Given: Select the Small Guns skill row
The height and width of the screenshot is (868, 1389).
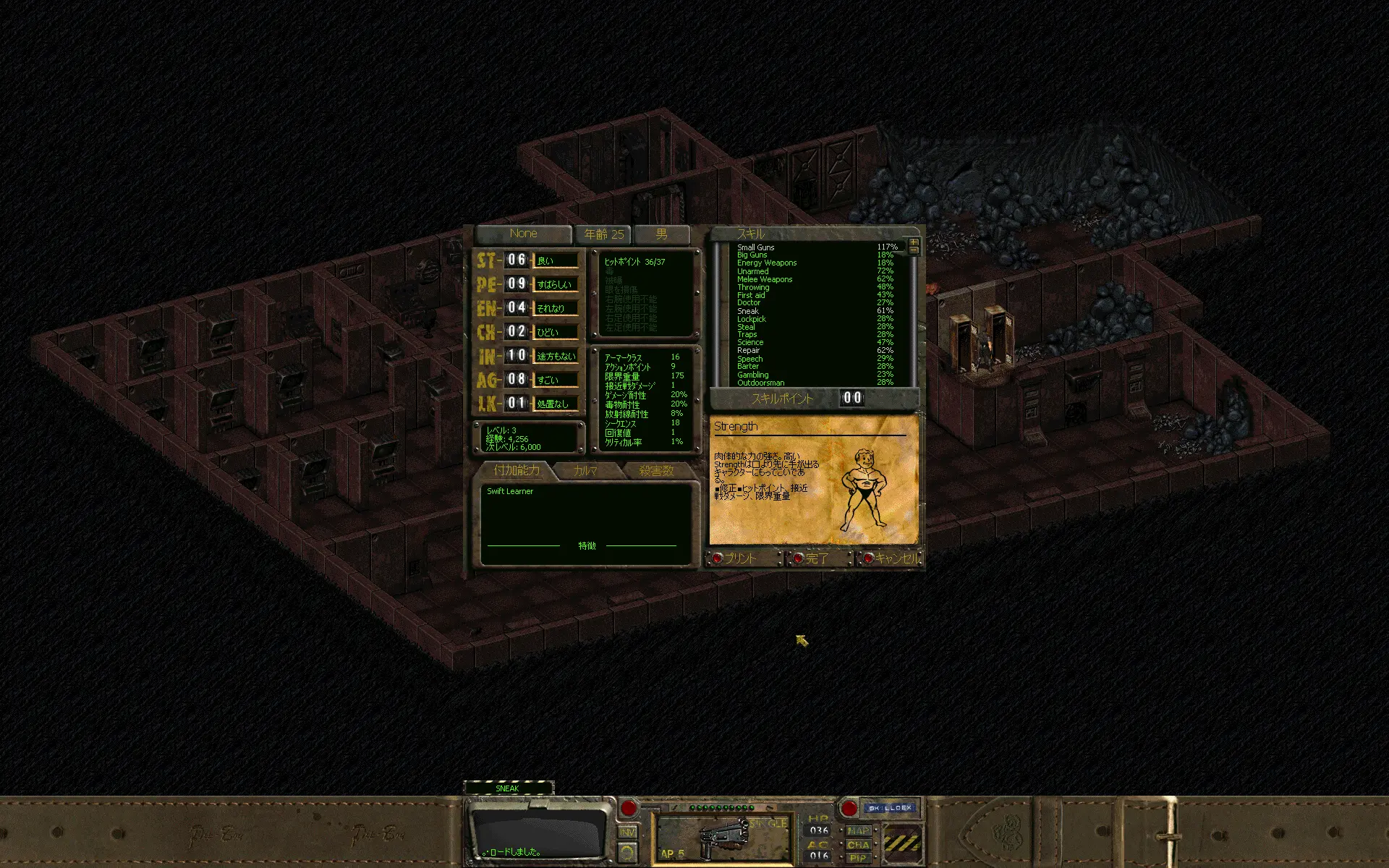Looking at the screenshot, I should (x=755, y=247).
